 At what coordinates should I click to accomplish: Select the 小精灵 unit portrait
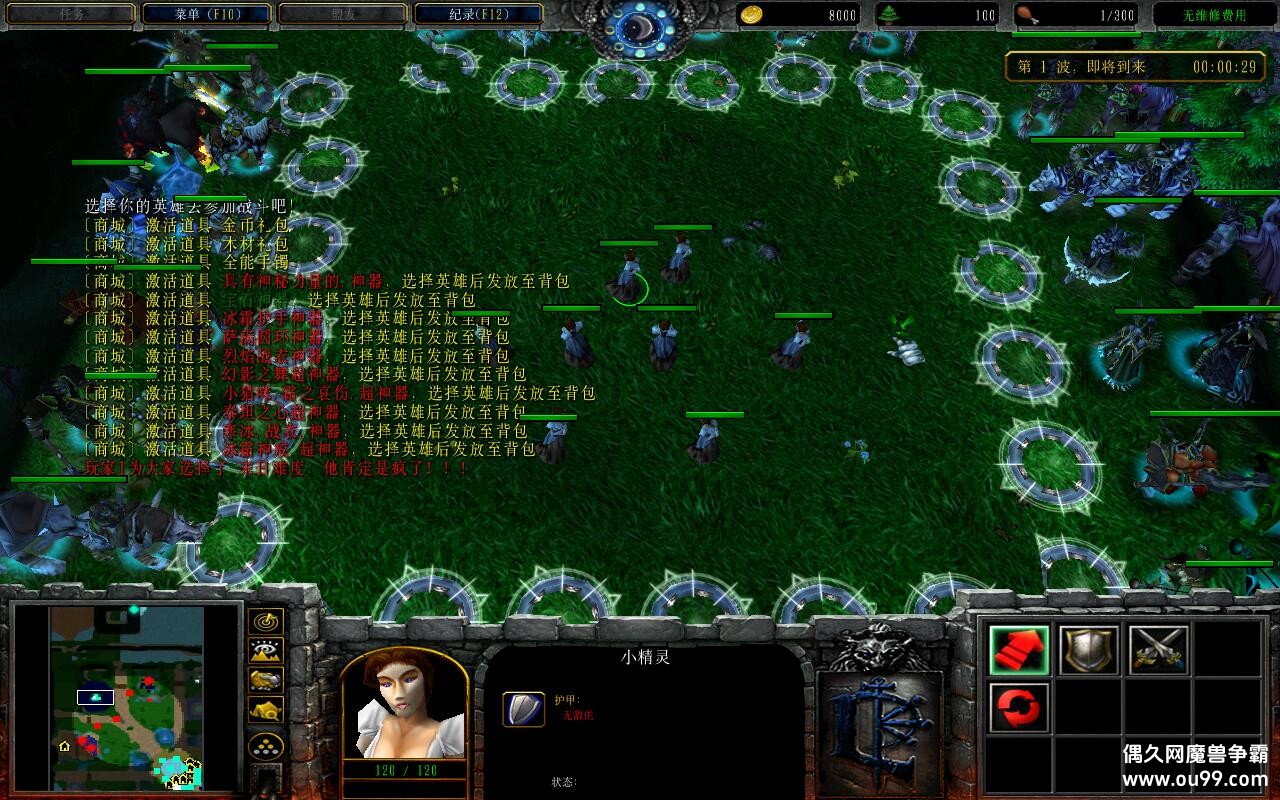pyautogui.click(x=404, y=706)
